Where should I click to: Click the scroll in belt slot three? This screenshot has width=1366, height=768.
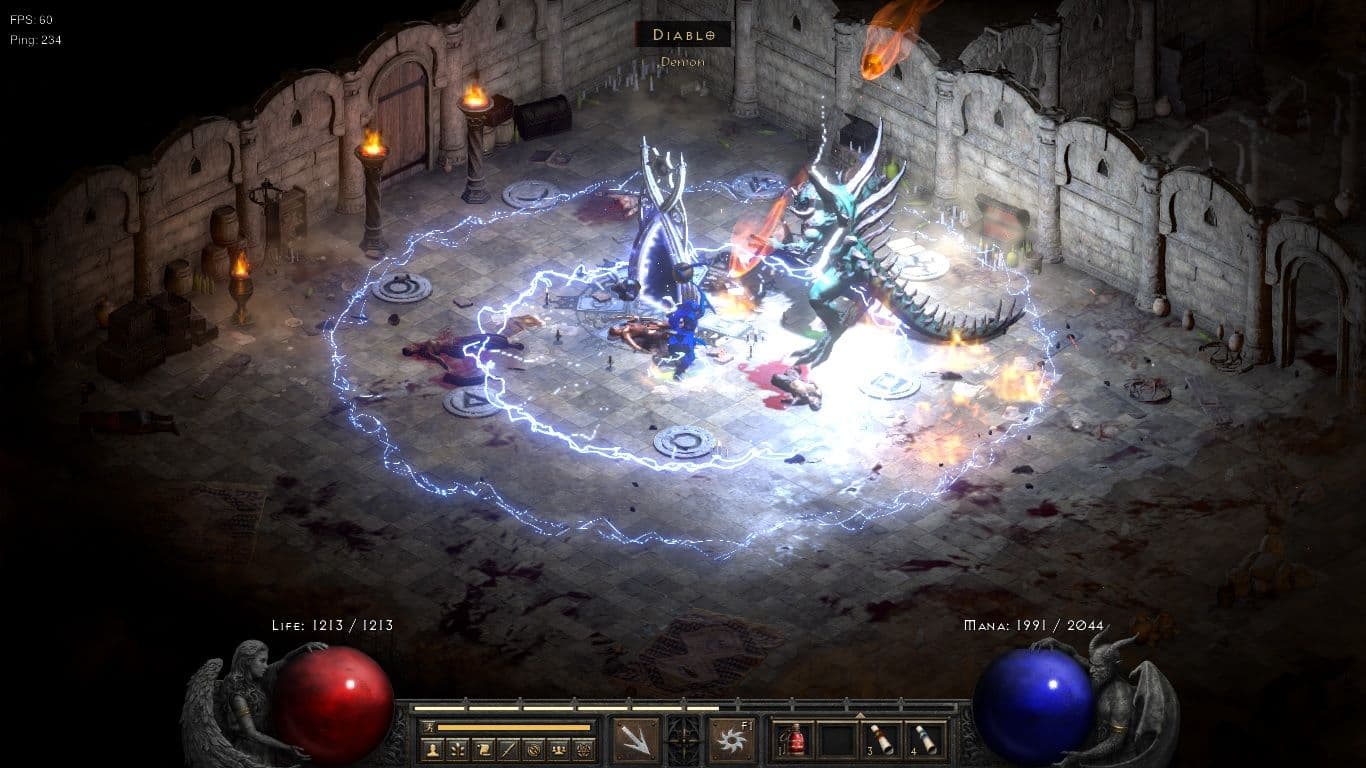[880, 737]
